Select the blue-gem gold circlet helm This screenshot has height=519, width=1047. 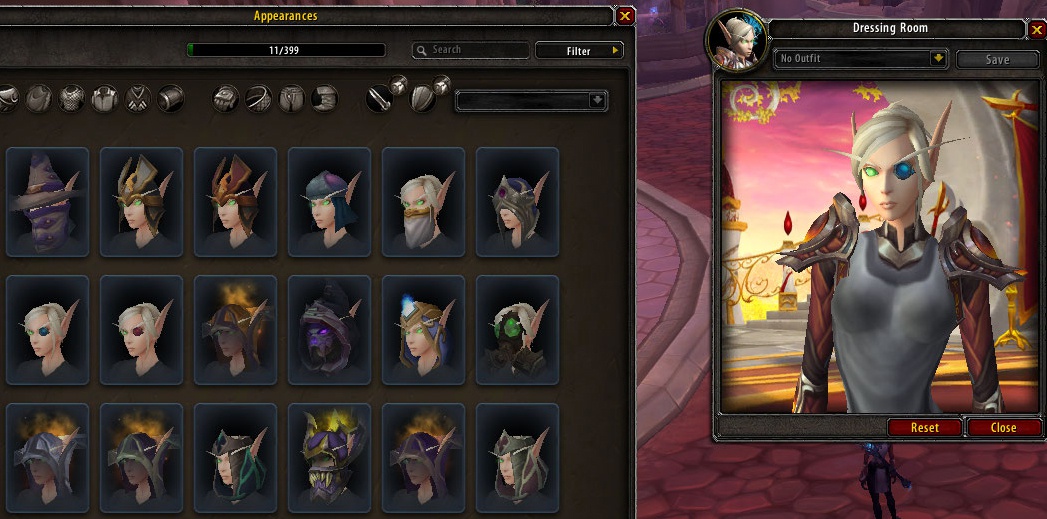[423, 330]
